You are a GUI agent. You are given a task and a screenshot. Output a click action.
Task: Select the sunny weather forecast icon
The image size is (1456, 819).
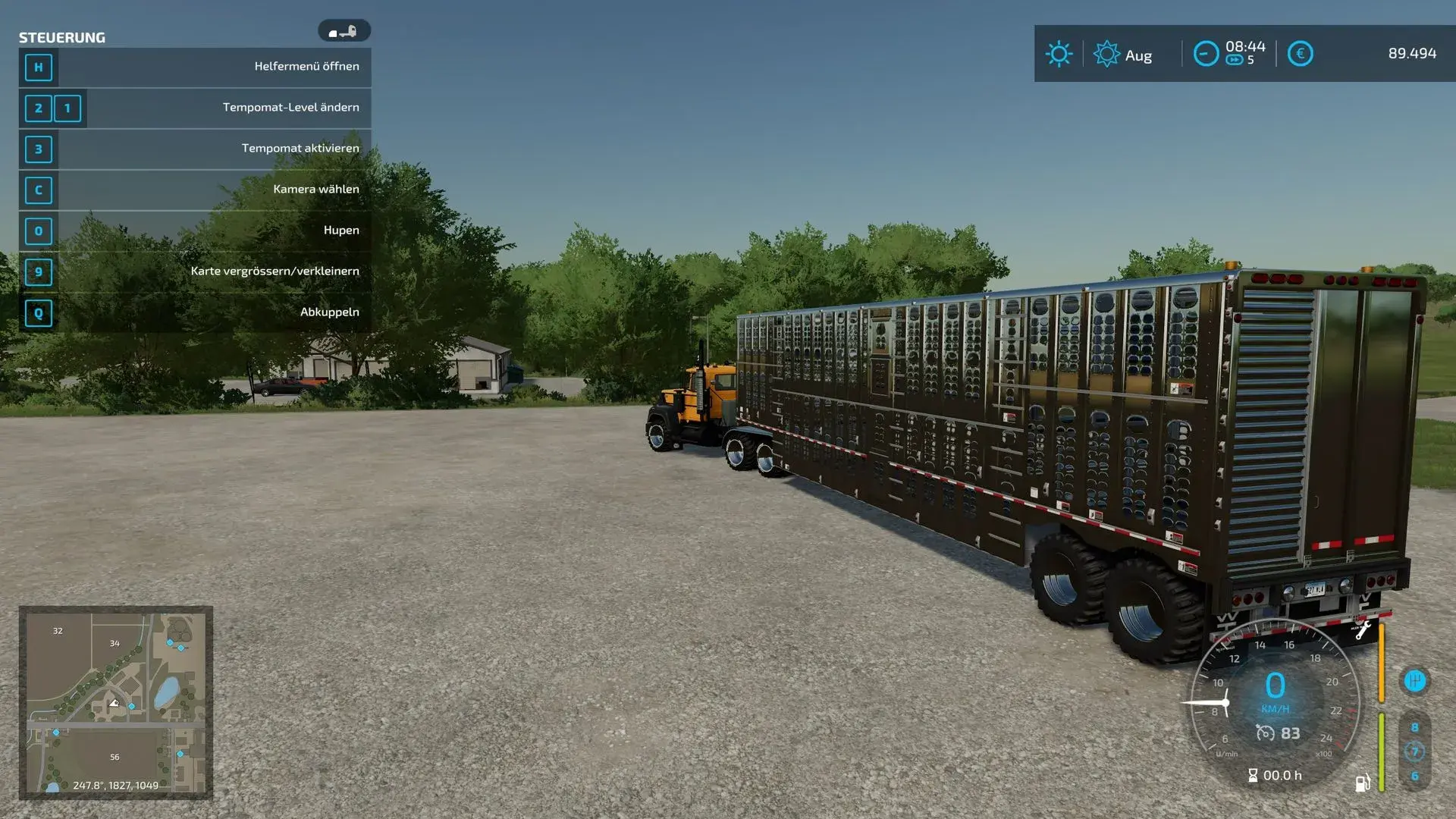(1059, 54)
